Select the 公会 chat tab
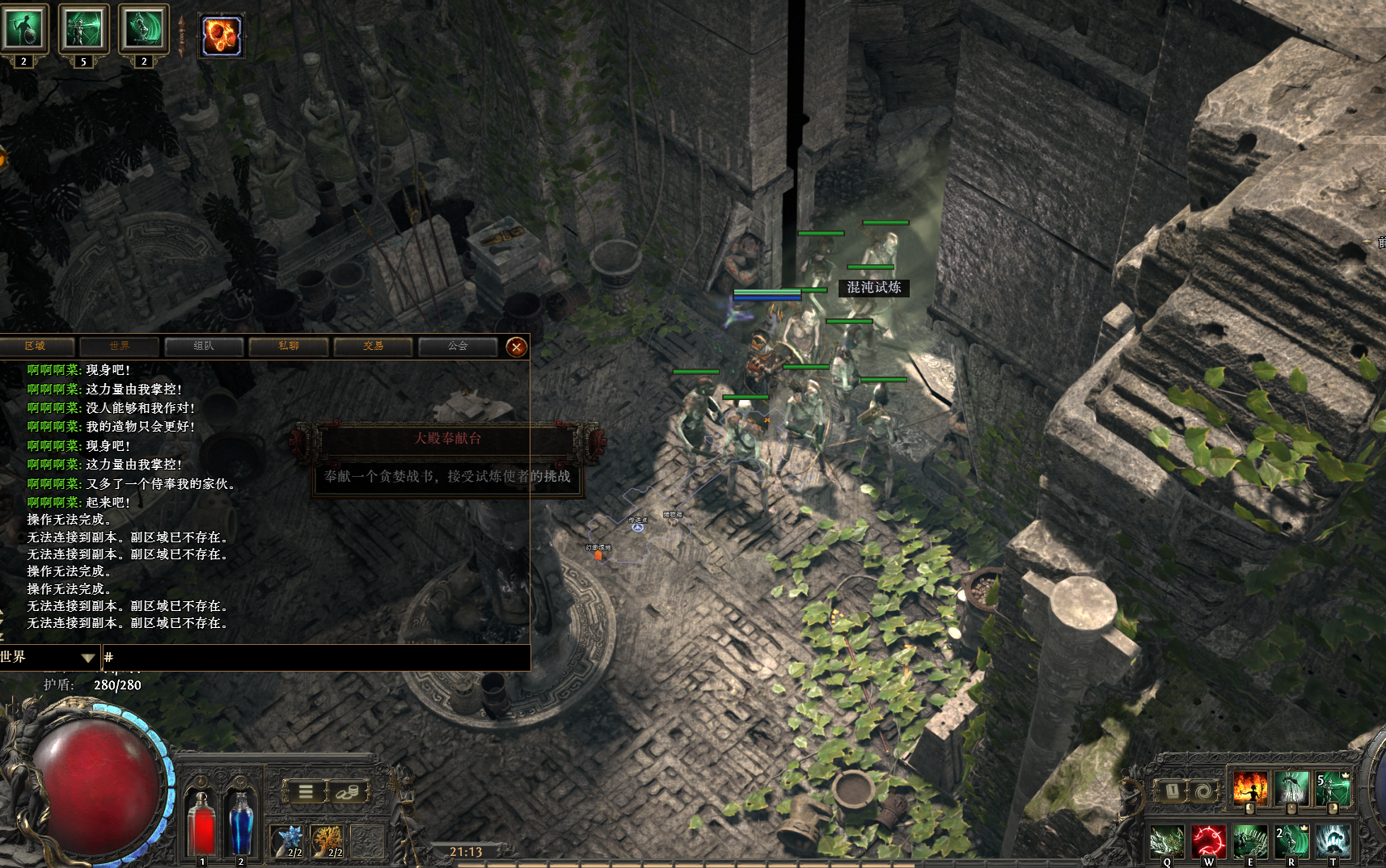1386x868 pixels. click(458, 347)
